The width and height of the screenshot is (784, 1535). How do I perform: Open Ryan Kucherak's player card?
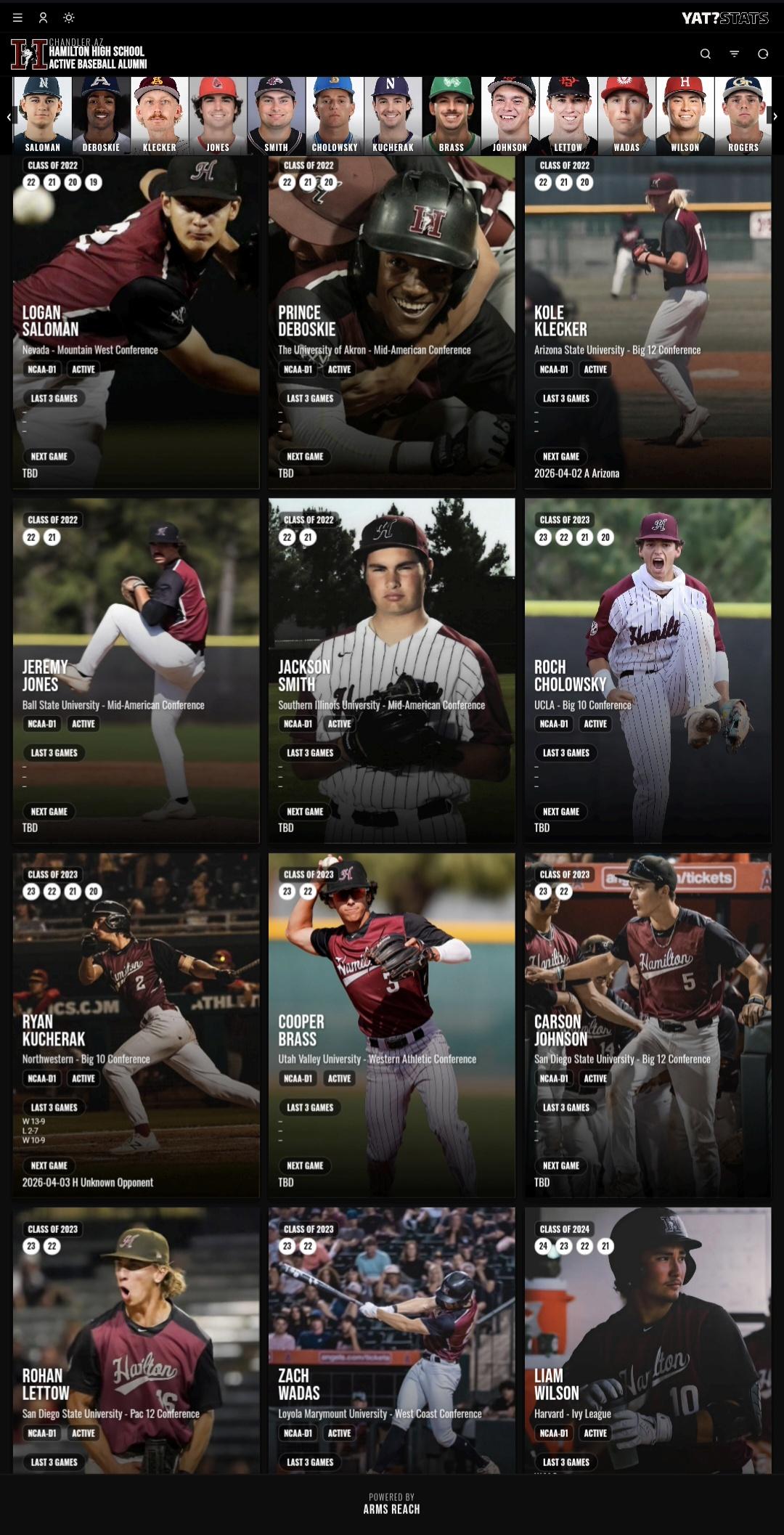coord(136,1025)
